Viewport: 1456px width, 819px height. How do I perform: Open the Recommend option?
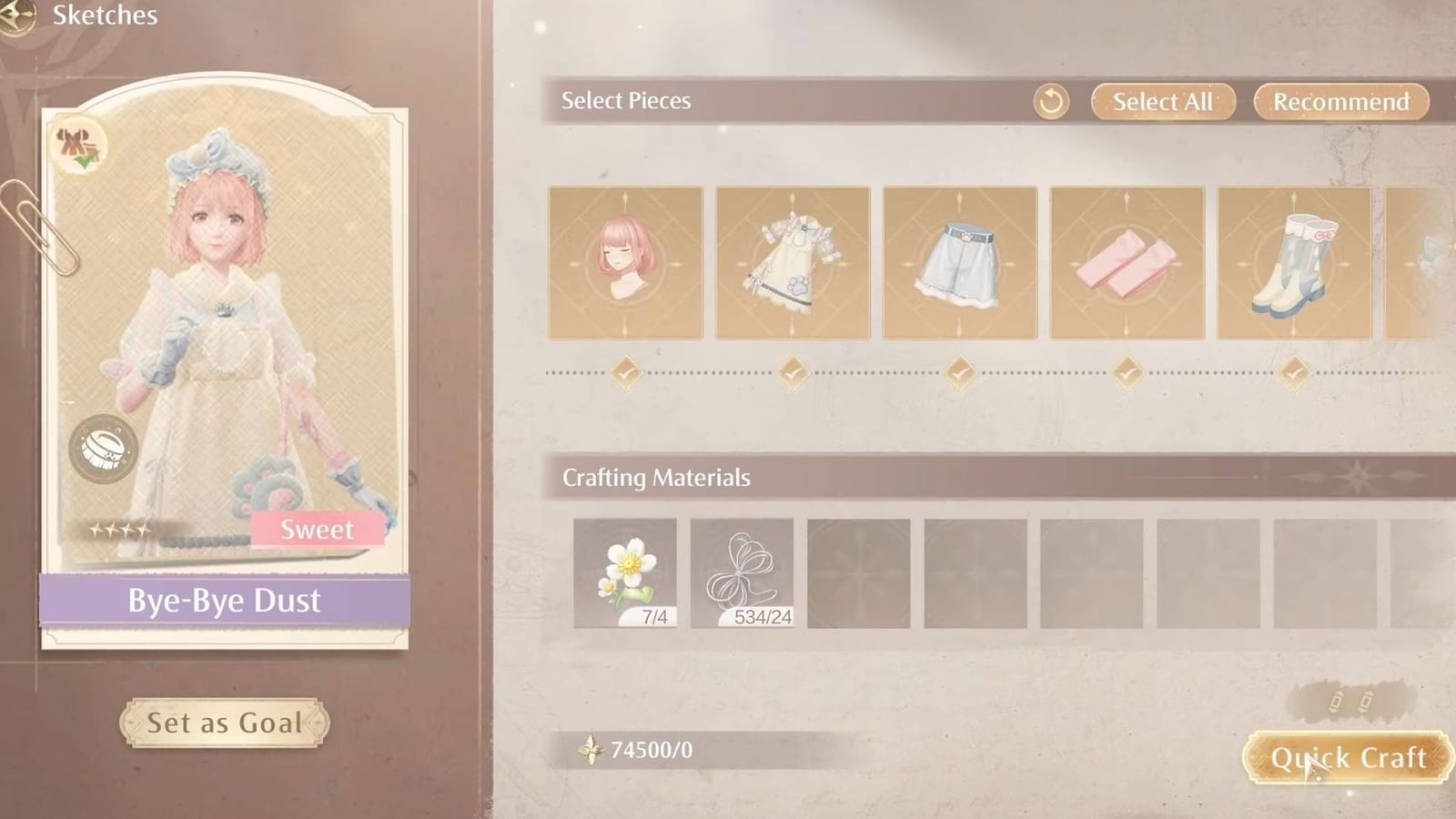click(x=1340, y=102)
